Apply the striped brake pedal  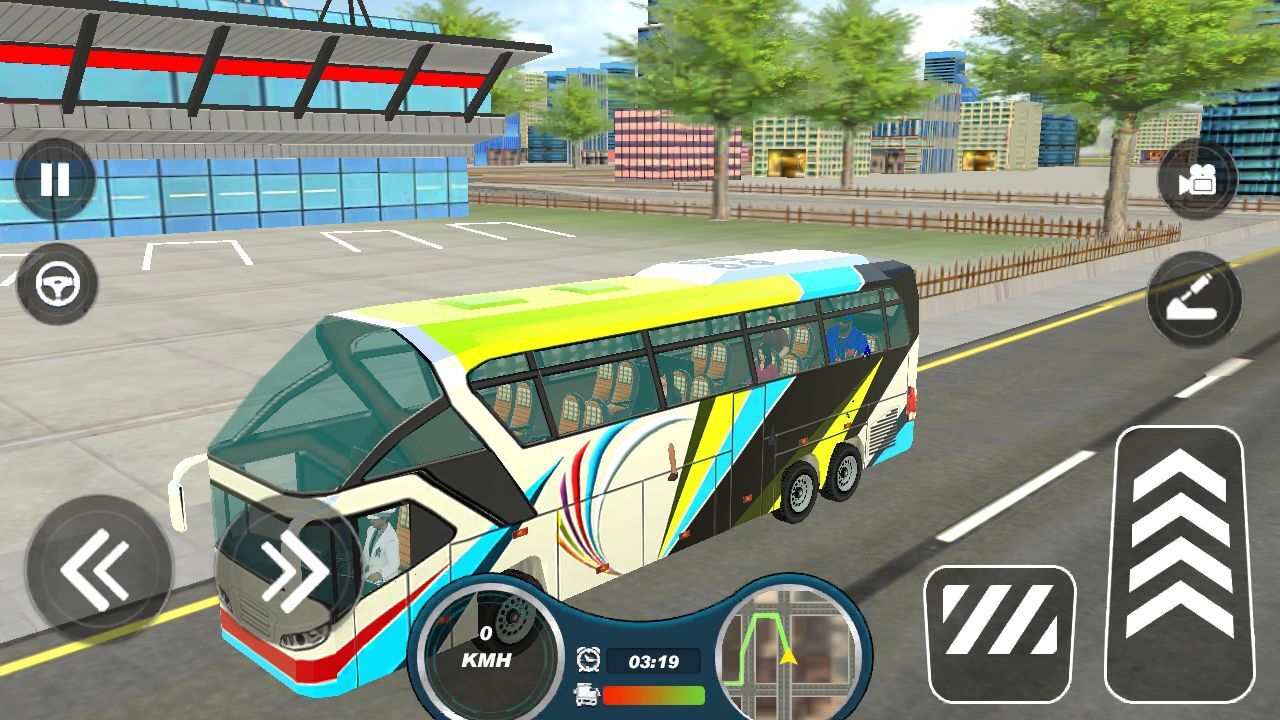click(x=999, y=634)
